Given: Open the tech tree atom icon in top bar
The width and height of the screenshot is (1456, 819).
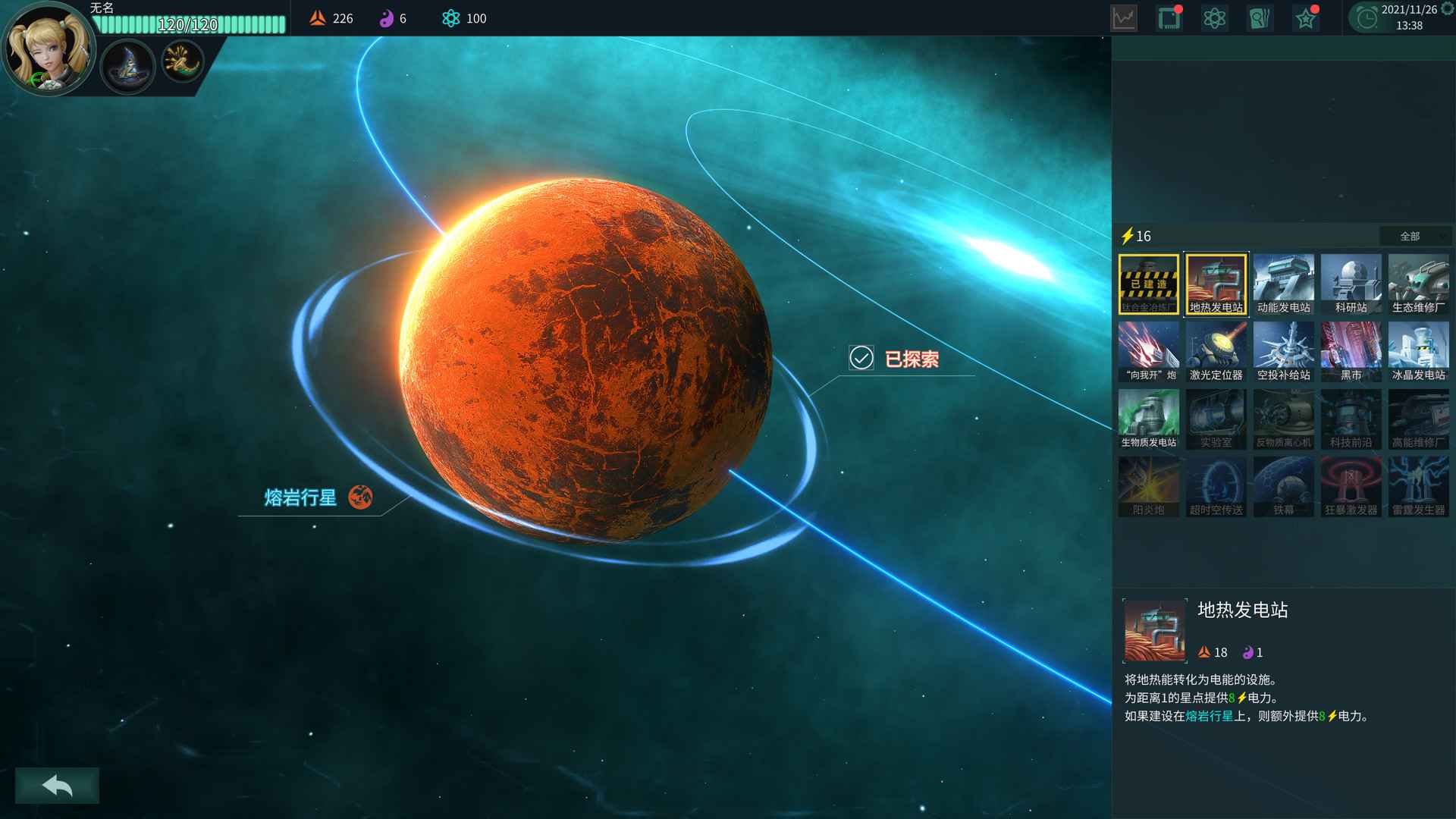Looking at the screenshot, I should [1215, 17].
